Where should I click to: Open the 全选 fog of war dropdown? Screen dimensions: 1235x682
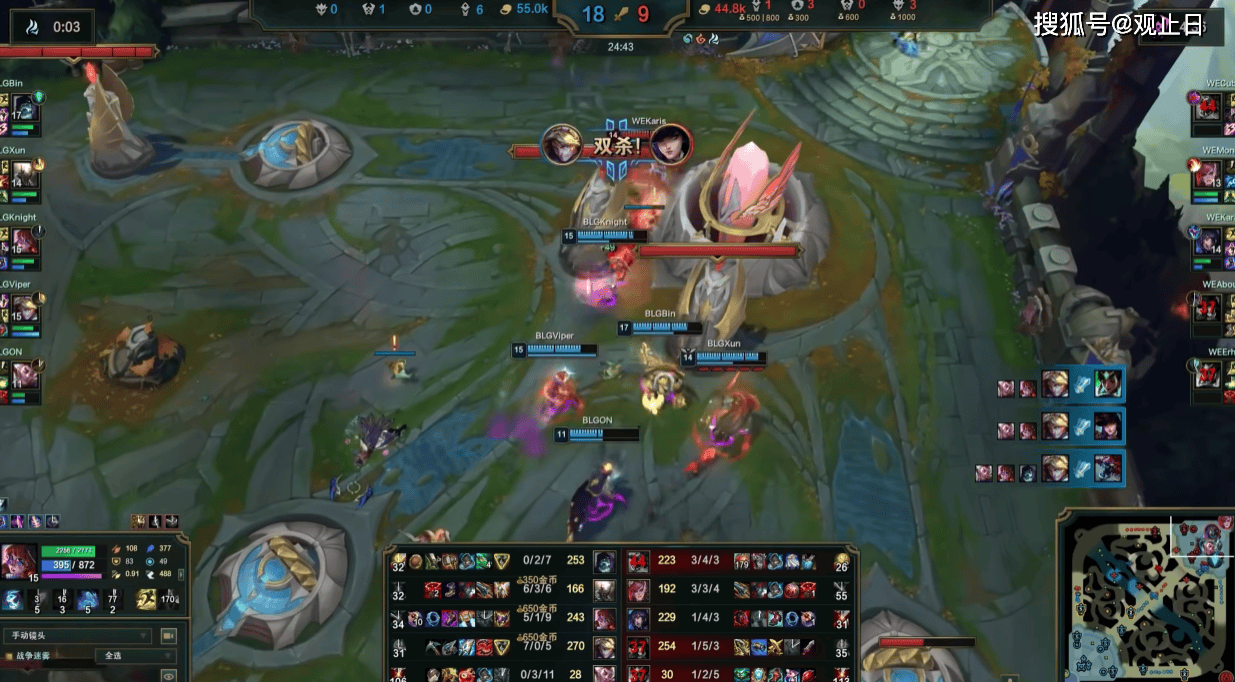(x=135, y=656)
